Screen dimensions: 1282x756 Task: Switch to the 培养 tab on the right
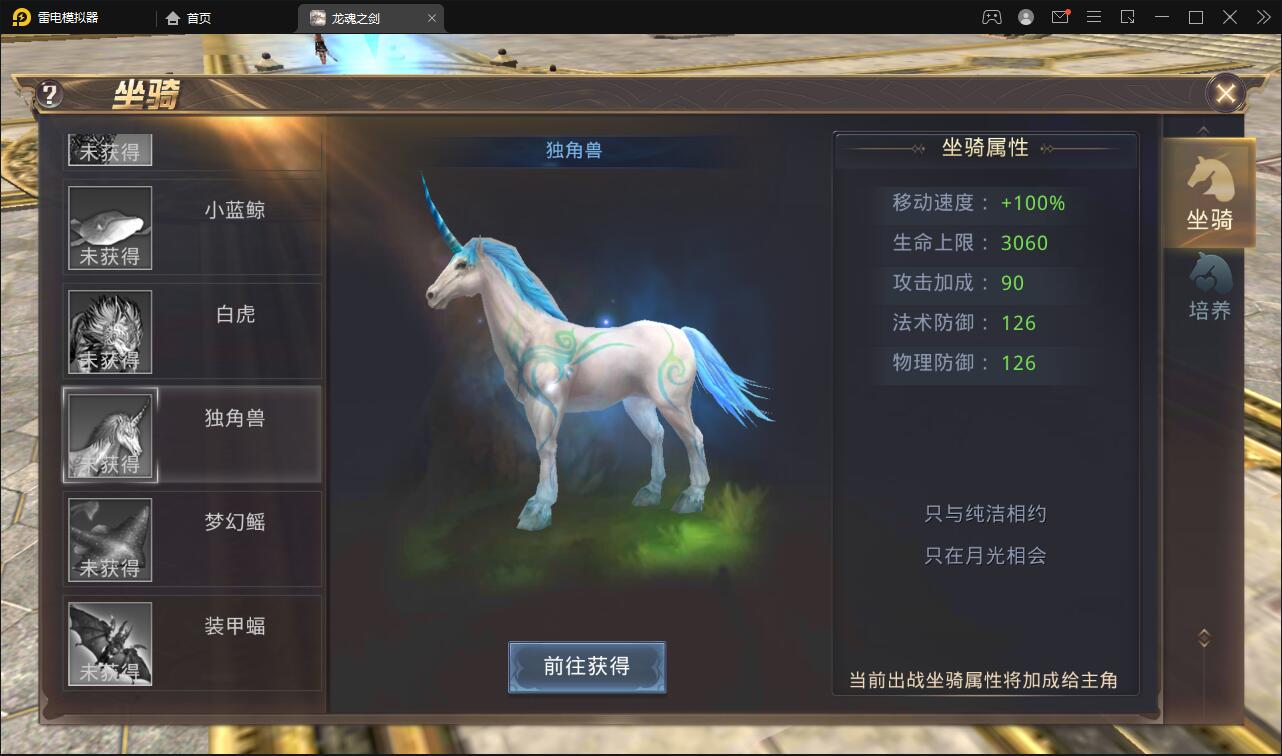pyautogui.click(x=1208, y=290)
